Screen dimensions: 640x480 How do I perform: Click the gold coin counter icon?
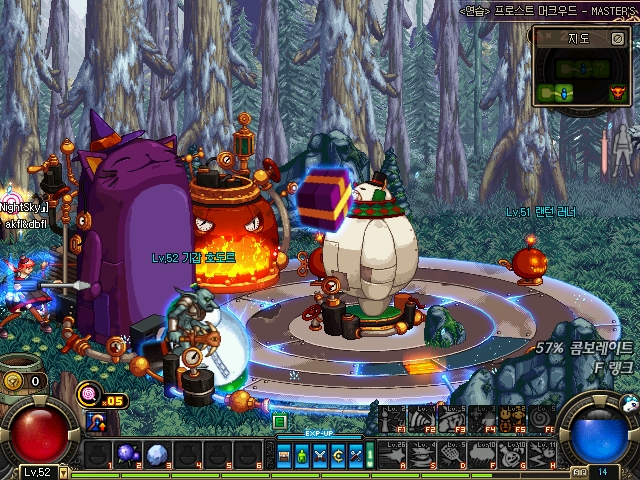point(14,381)
